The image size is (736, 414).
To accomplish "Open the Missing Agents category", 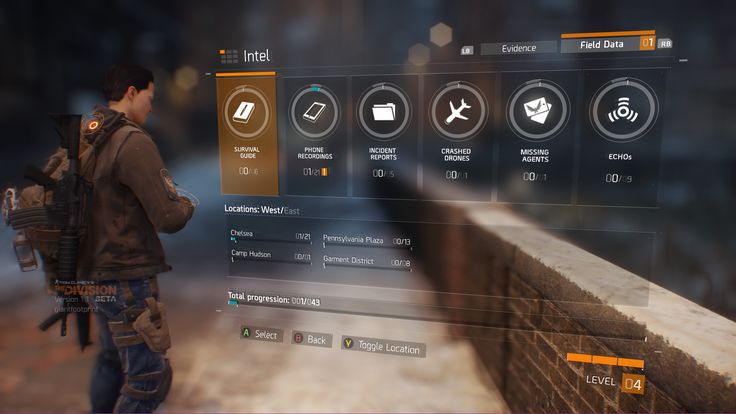I will tap(535, 137).
